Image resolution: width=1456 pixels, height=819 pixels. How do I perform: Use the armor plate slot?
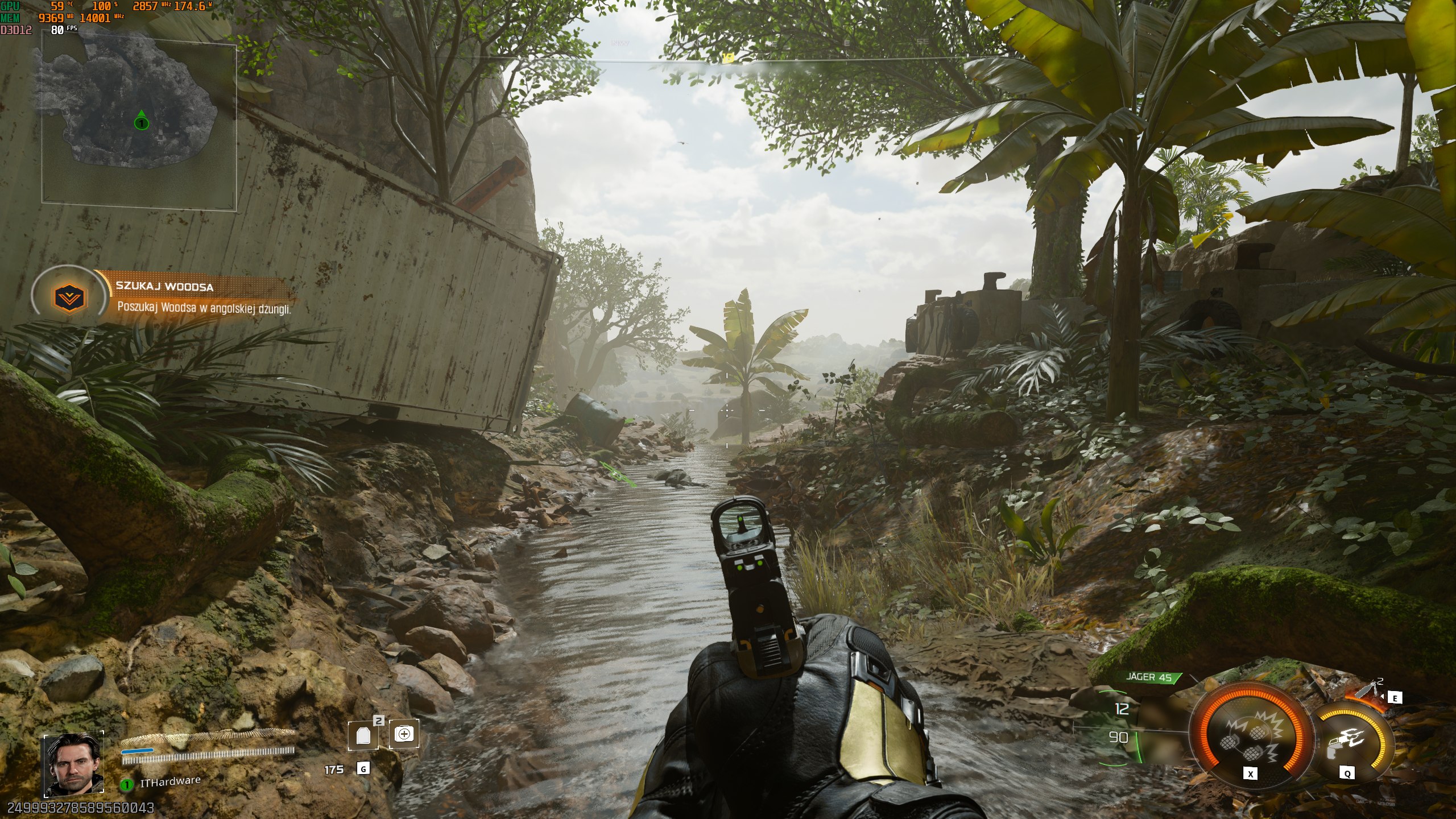[x=363, y=735]
